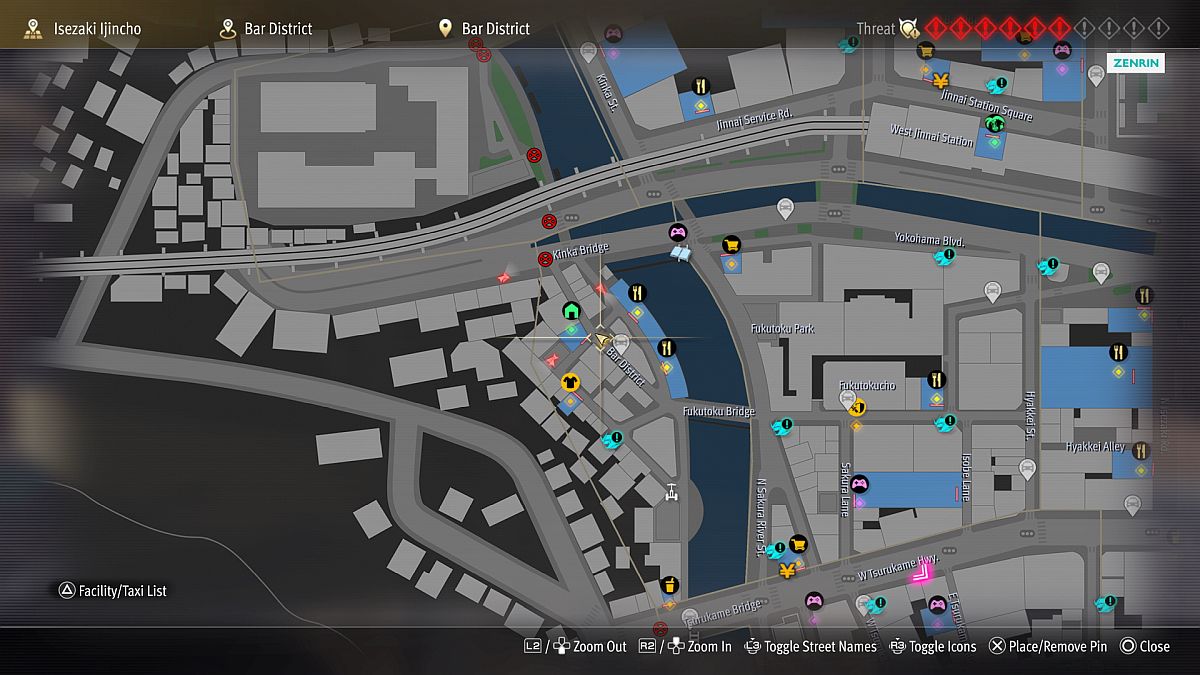The width and height of the screenshot is (1200, 675).
Task: Click the yellow marker beside the Fukutokucho label
Action: (x=857, y=406)
